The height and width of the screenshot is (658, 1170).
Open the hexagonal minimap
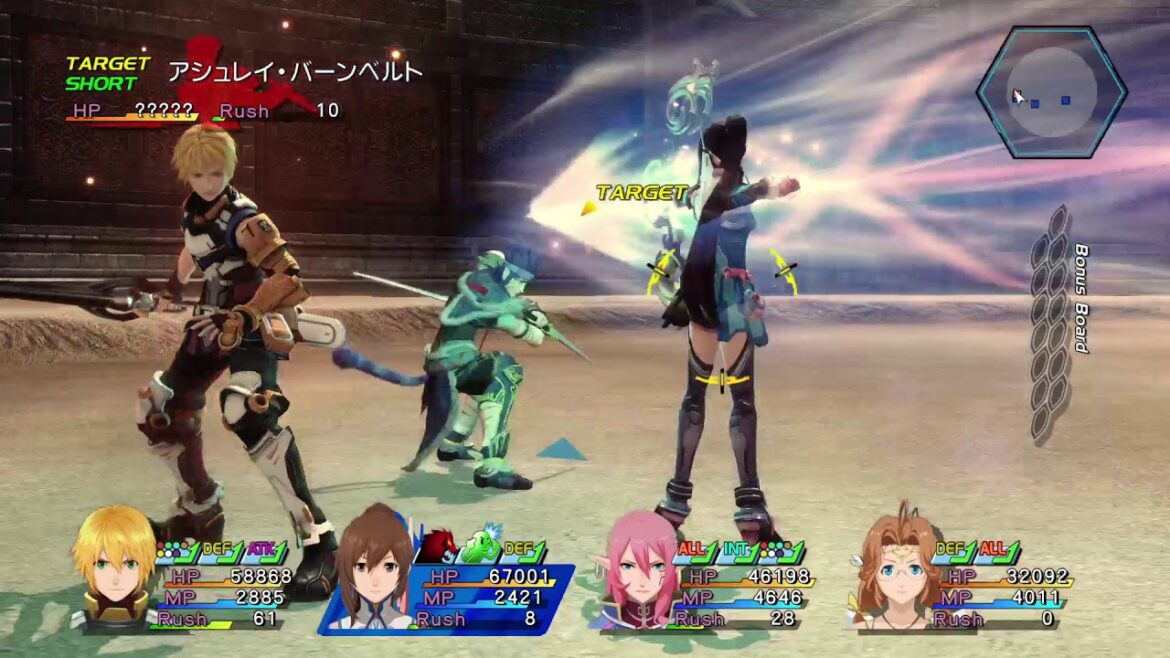pyautogui.click(x=1052, y=92)
